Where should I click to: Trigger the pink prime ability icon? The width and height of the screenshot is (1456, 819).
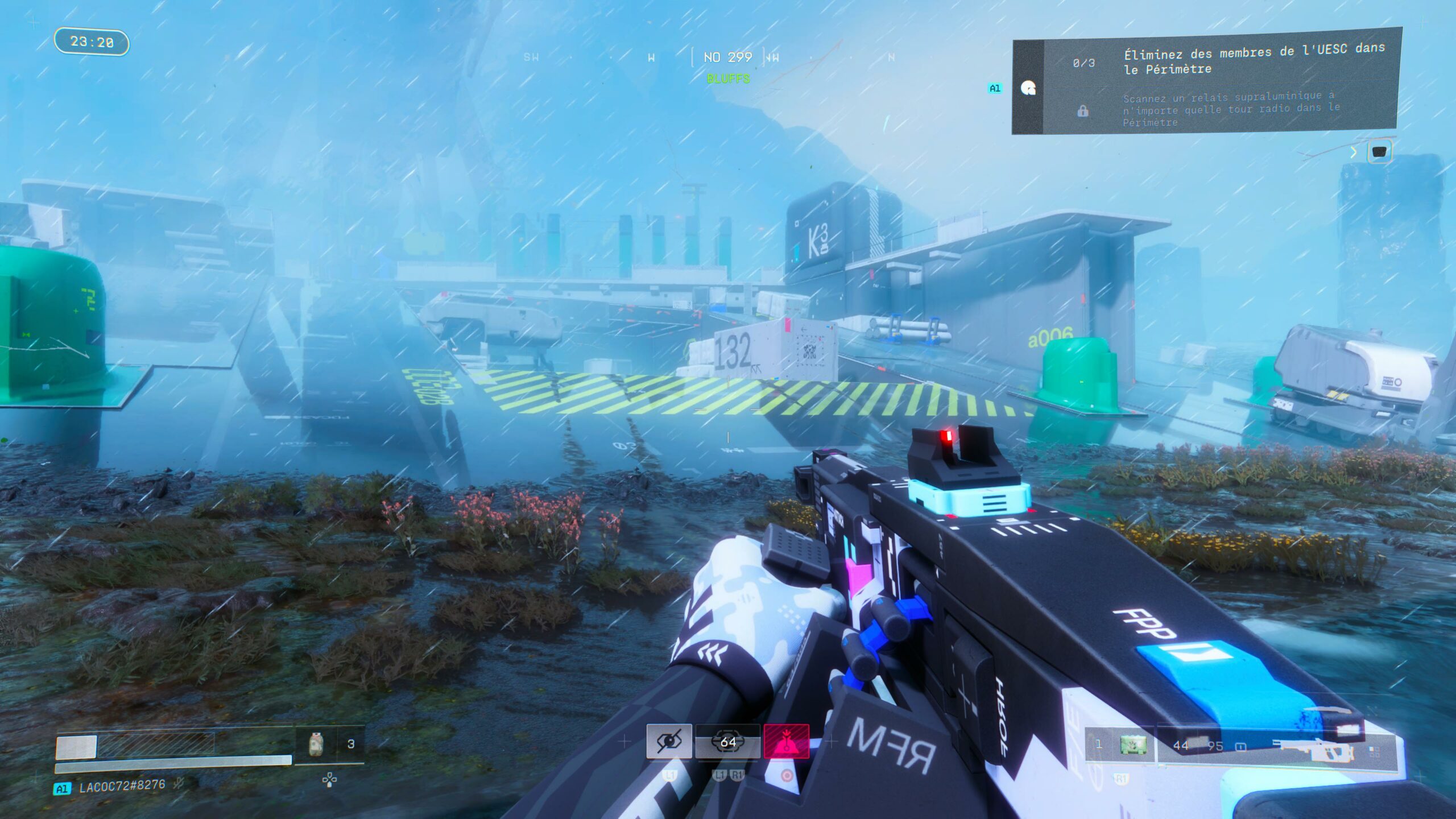coord(786,741)
